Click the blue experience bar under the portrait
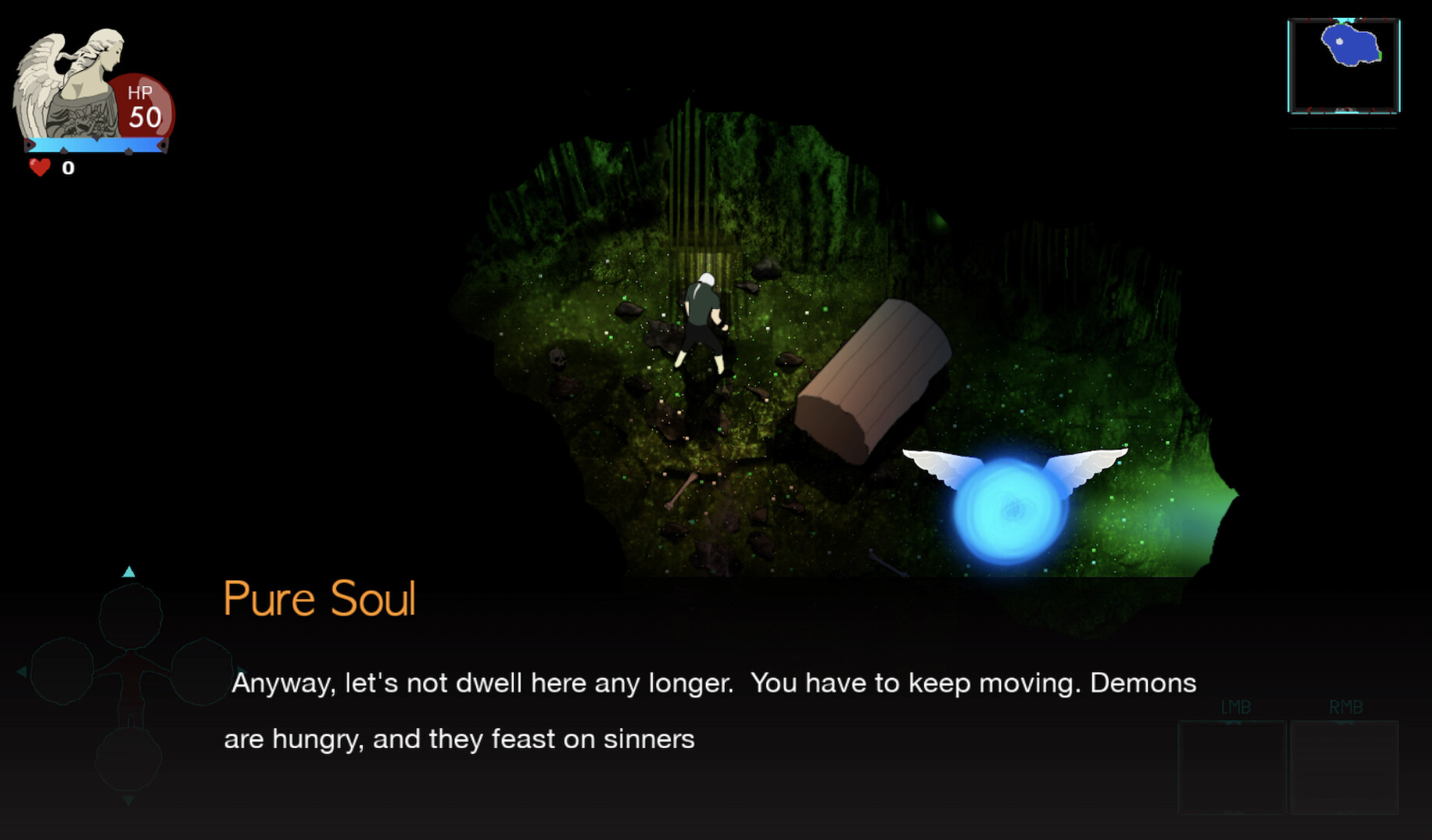This screenshot has height=840, width=1432. tap(97, 143)
